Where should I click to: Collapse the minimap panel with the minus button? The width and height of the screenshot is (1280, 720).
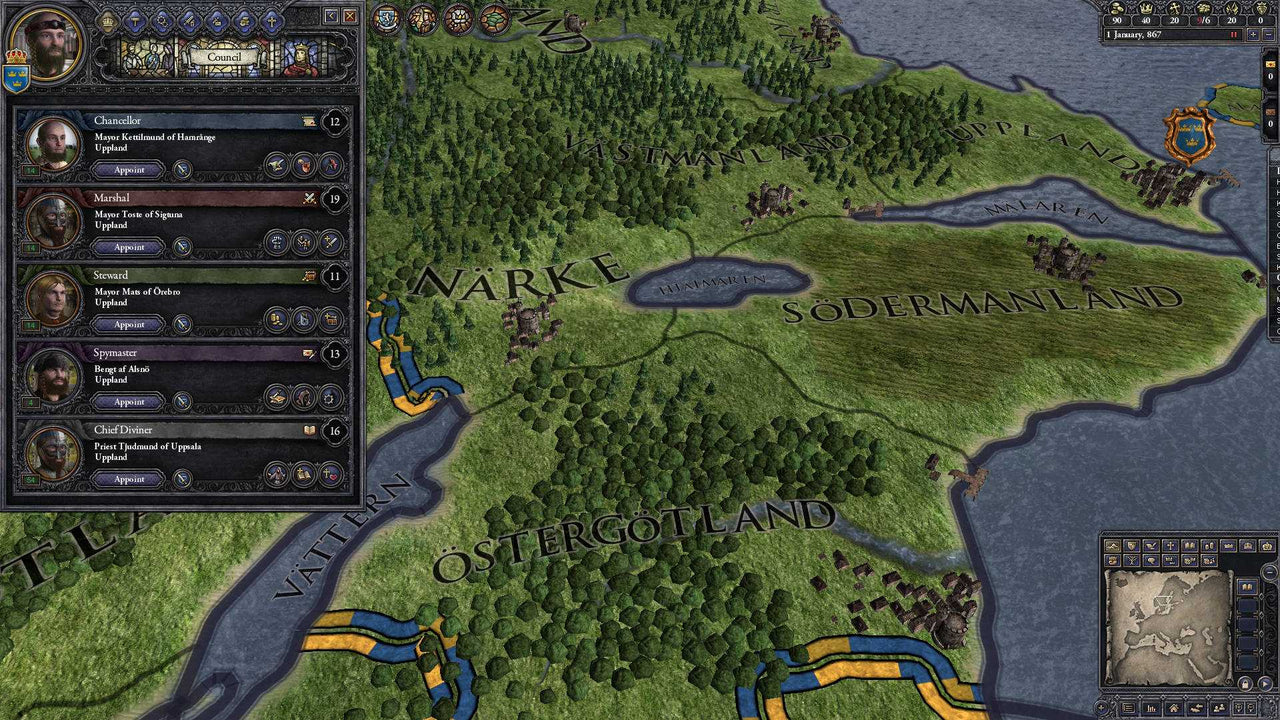pos(1269,570)
